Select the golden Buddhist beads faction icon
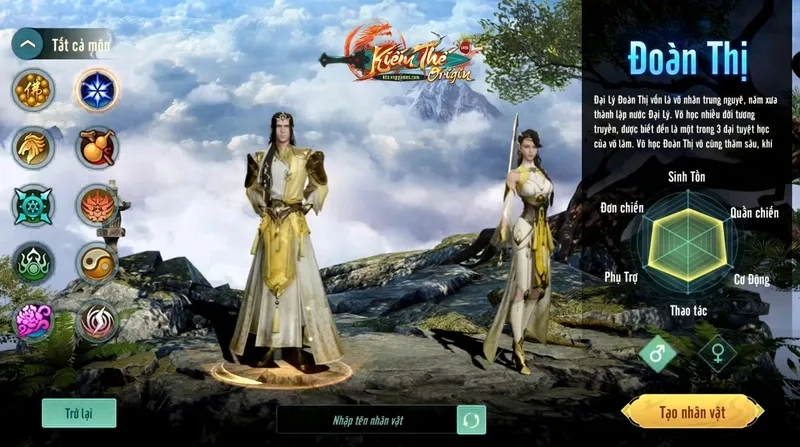The image size is (800, 447). pos(33,90)
